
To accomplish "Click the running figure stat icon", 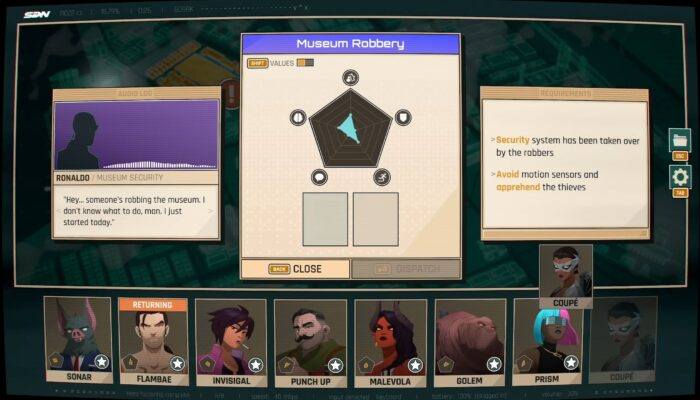I will click(381, 177).
